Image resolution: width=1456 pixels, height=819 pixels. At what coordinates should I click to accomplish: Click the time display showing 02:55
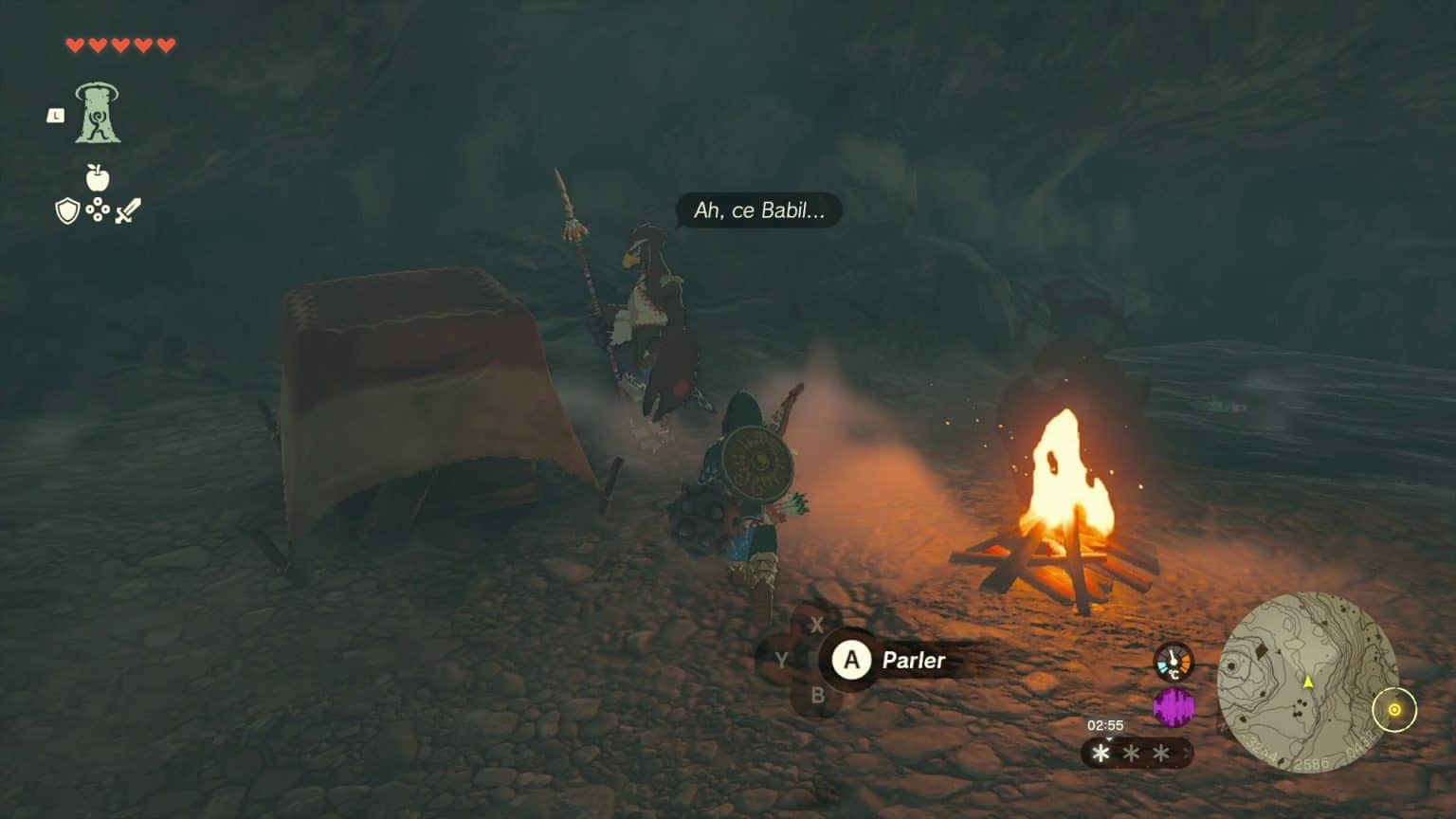point(1104,724)
